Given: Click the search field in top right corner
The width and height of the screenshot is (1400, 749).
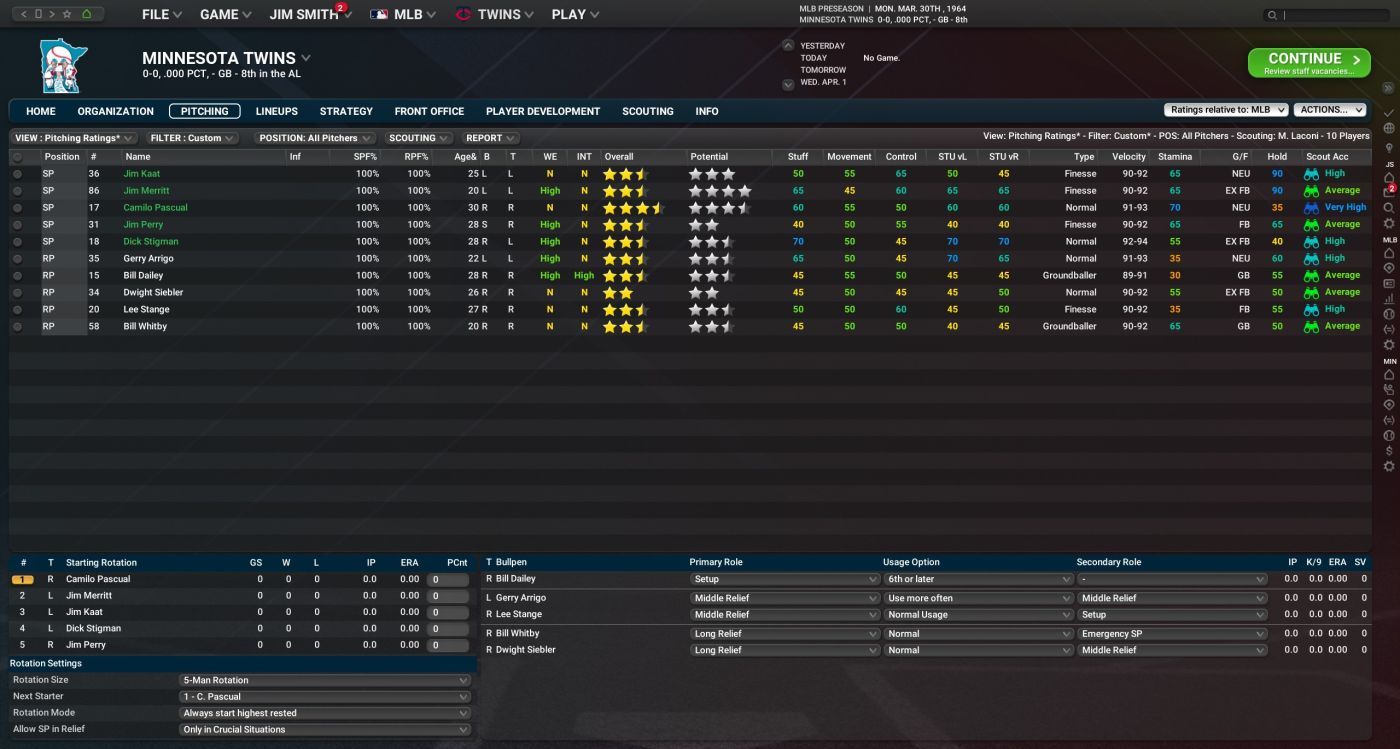Looking at the screenshot, I should coord(1320,14).
